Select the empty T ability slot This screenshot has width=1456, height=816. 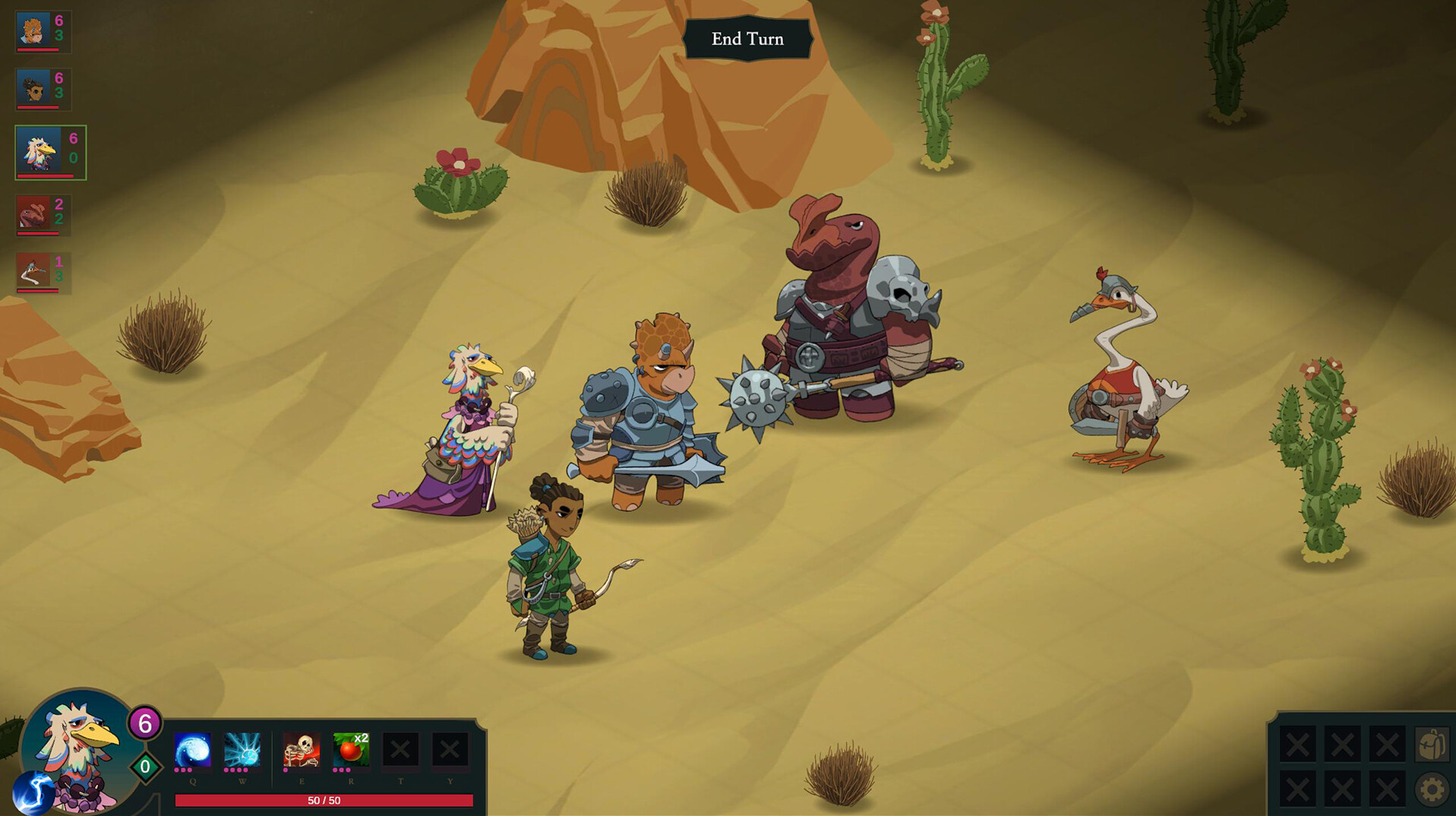click(x=400, y=751)
